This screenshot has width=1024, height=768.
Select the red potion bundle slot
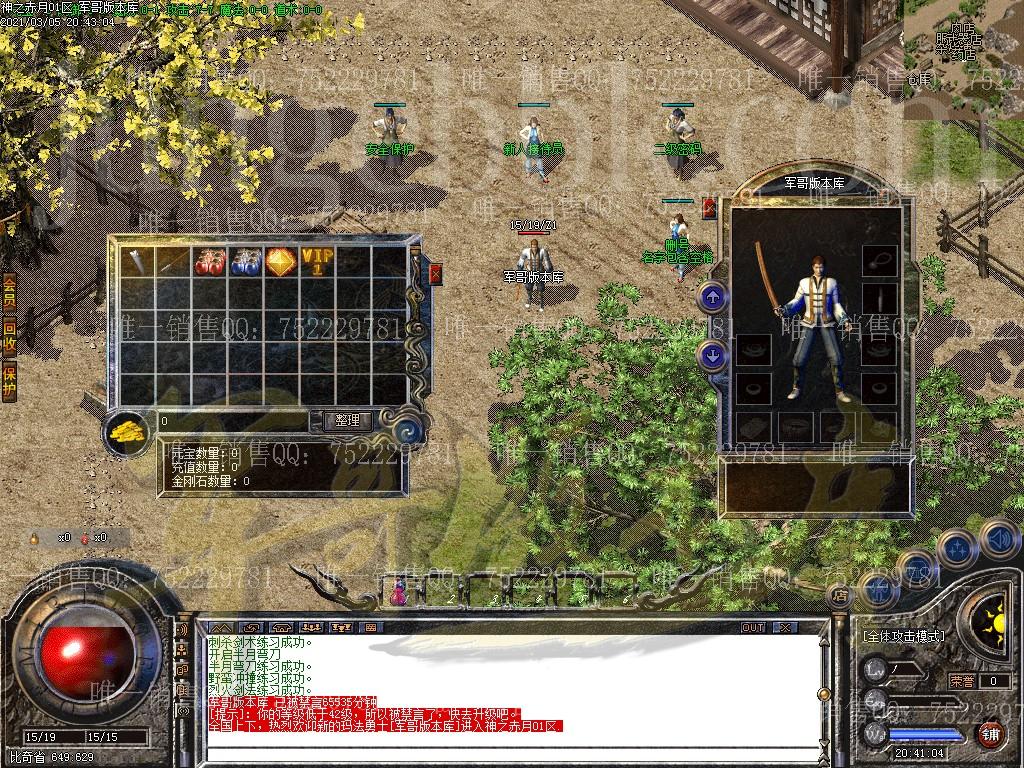point(208,262)
